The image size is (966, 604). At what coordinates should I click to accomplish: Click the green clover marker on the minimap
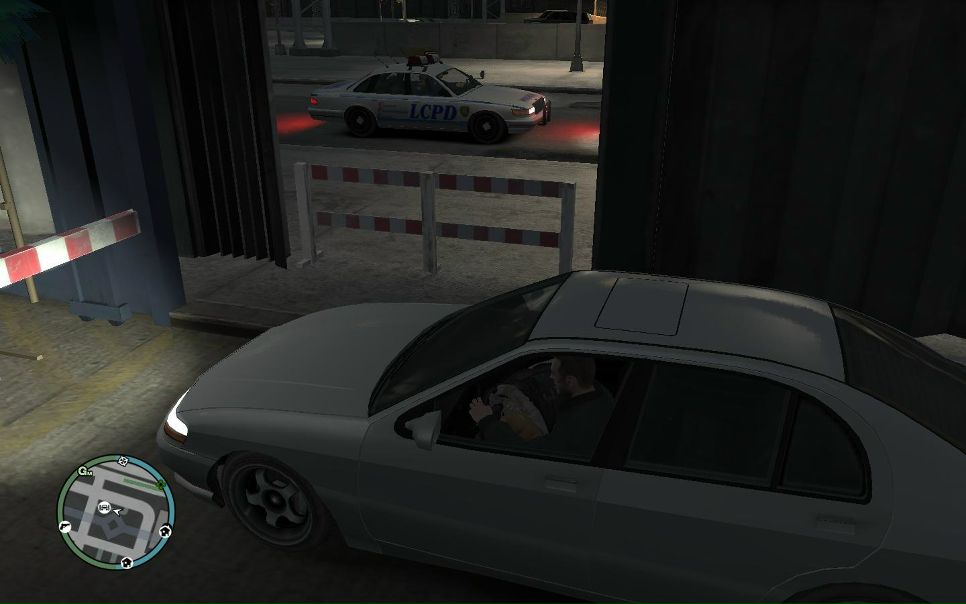(160, 484)
